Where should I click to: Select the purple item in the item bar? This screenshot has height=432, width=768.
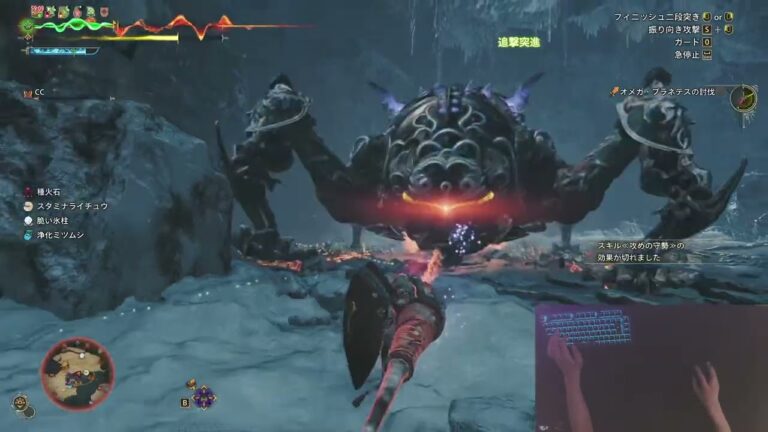[x=204, y=397]
